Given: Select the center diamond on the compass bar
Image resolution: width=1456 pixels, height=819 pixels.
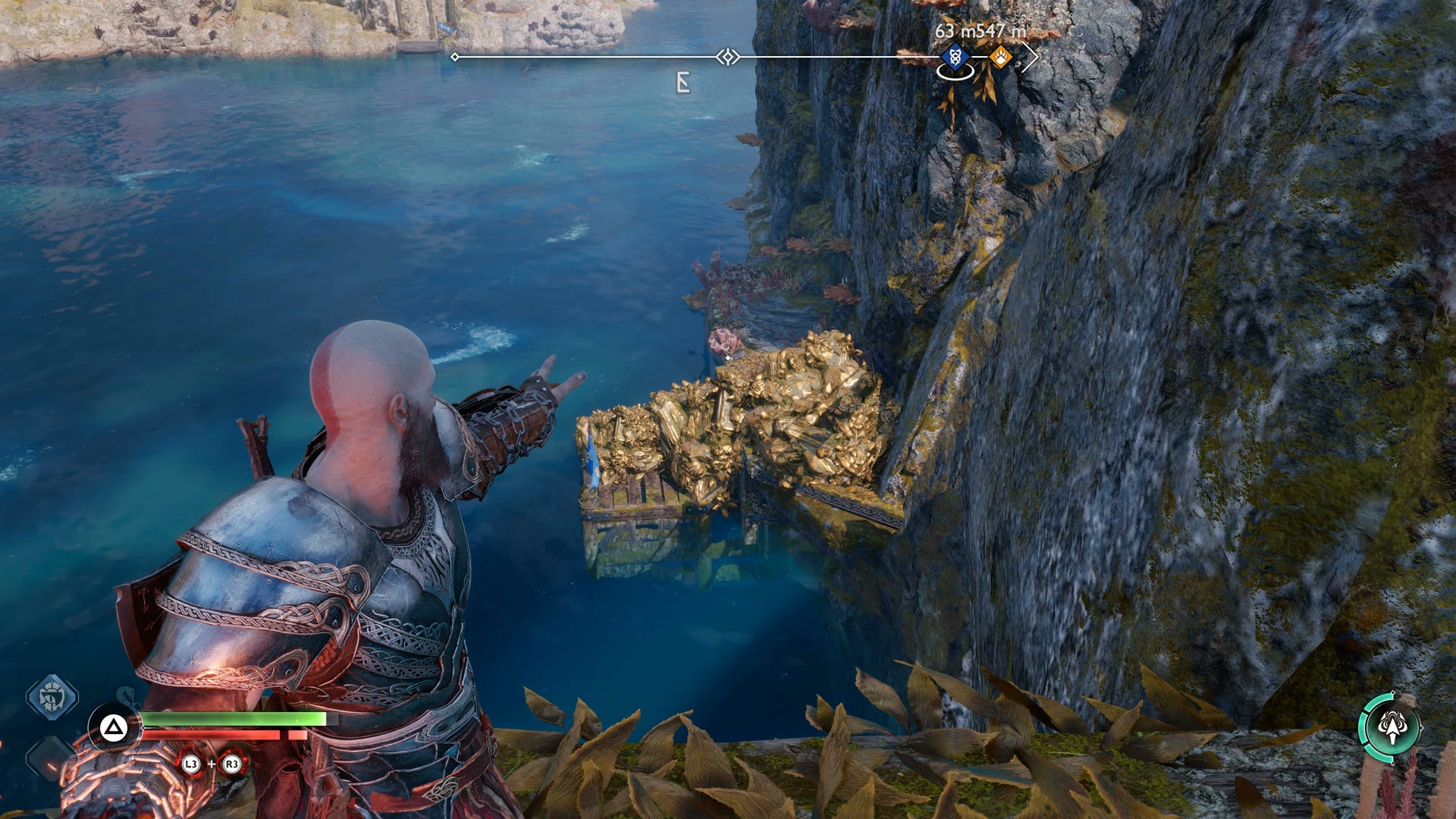Looking at the screenshot, I should [728, 57].
